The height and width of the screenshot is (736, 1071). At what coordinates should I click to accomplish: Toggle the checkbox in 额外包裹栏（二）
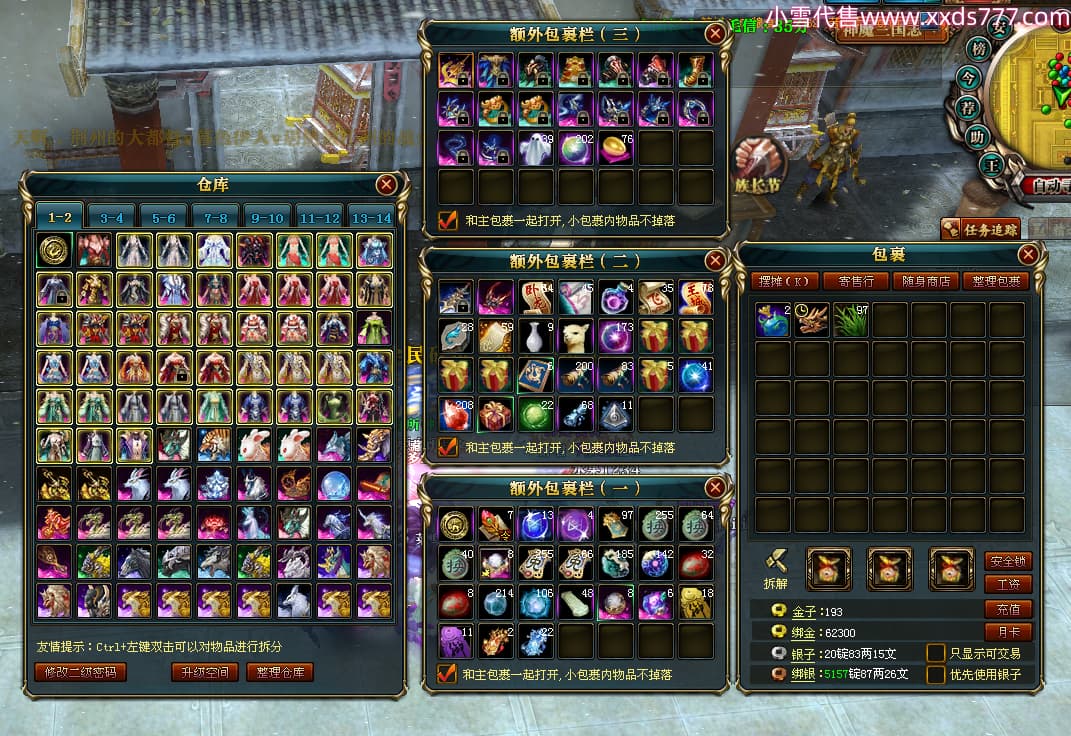(449, 447)
